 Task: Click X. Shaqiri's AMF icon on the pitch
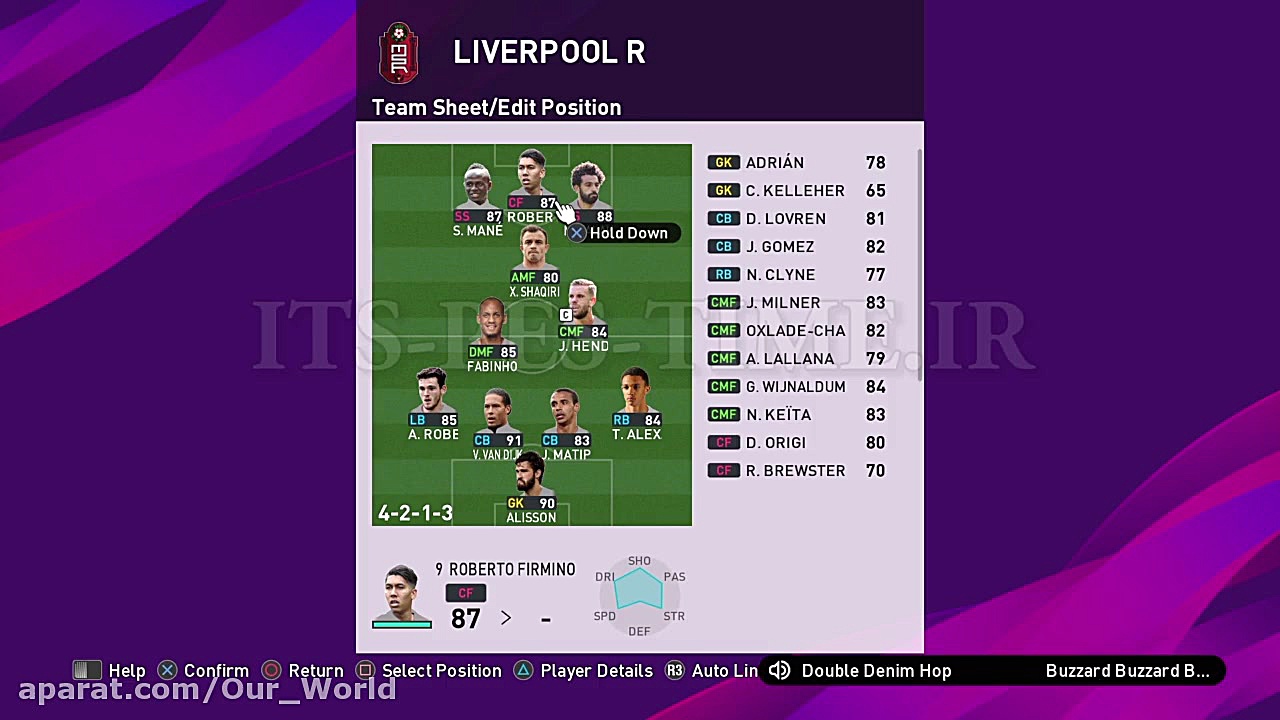[524, 276]
